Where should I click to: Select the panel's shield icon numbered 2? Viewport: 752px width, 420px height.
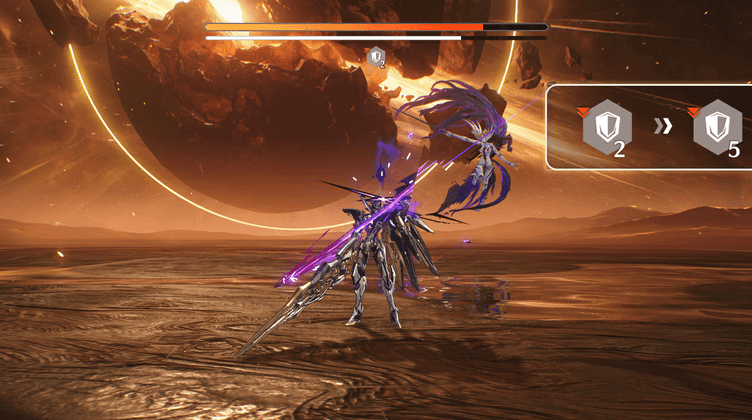[x=606, y=127]
